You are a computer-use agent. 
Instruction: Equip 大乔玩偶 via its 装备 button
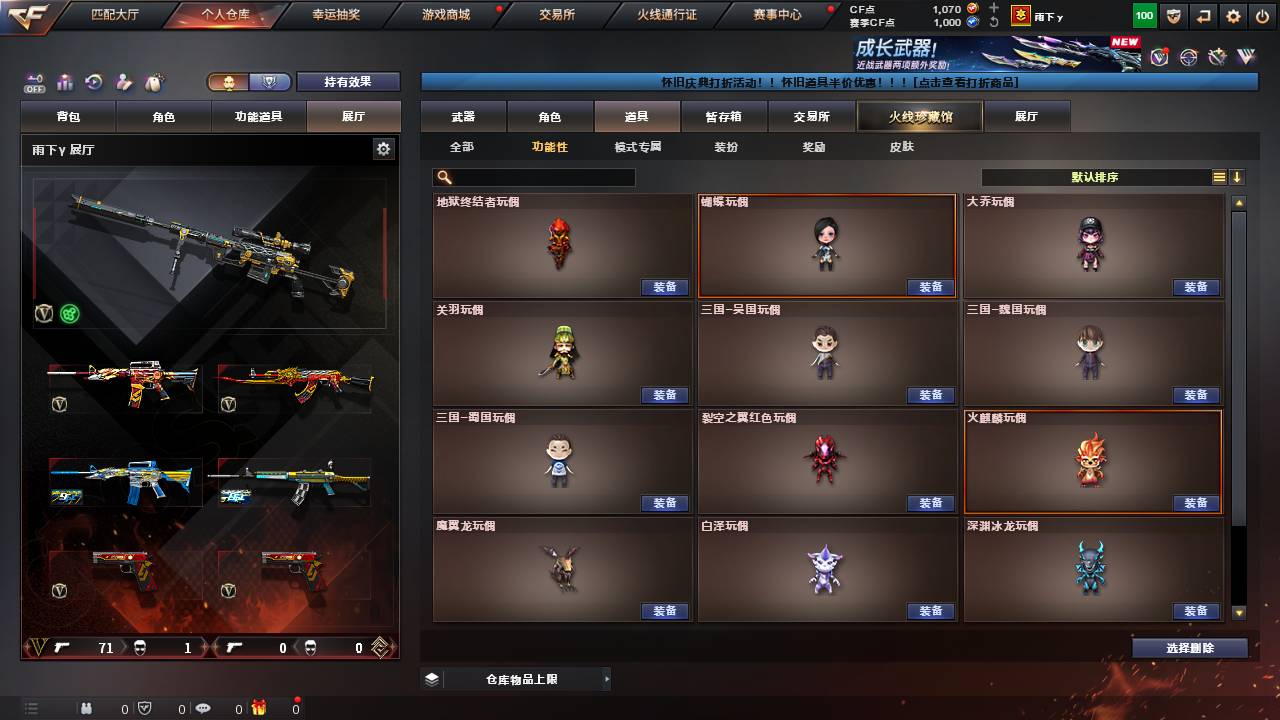[1197, 287]
